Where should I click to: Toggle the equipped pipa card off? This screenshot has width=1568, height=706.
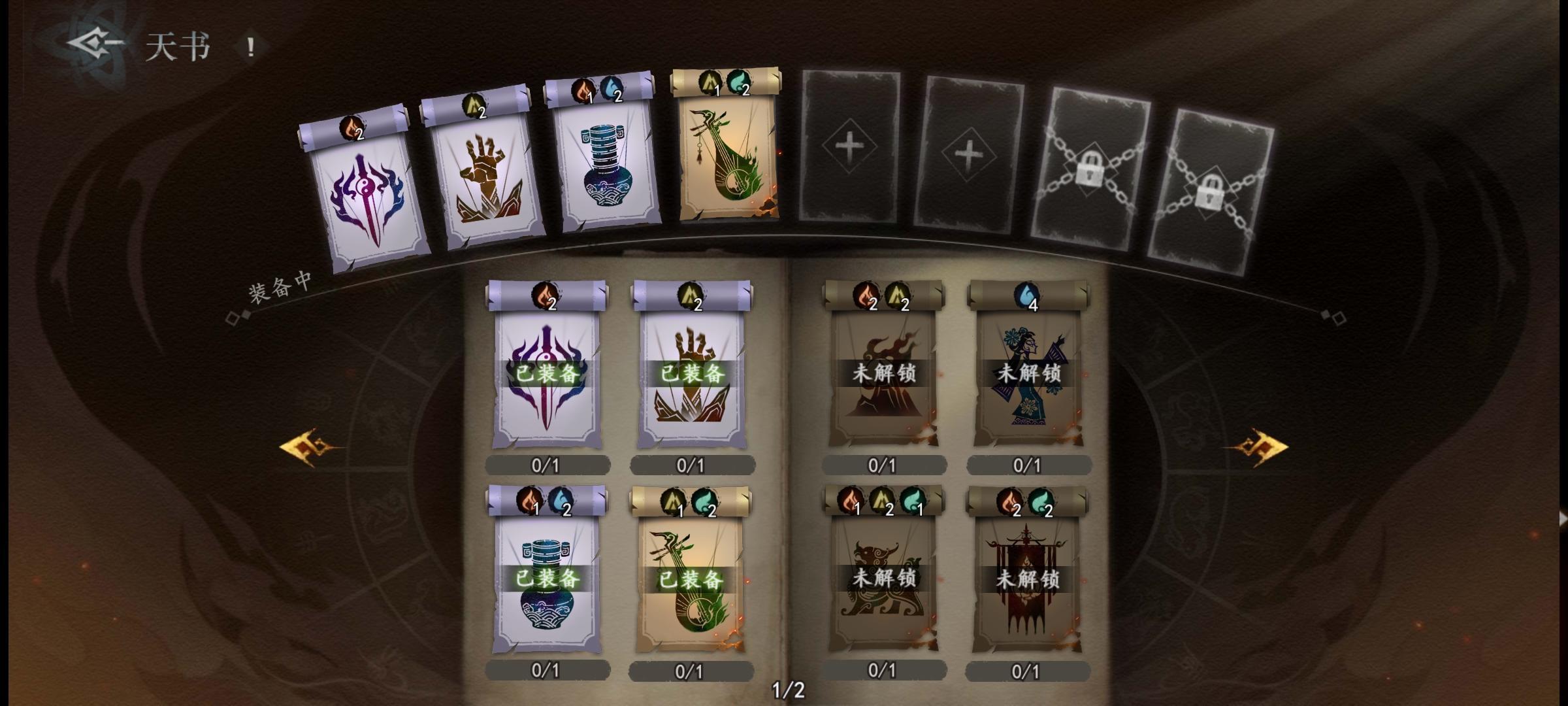pos(693,579)
